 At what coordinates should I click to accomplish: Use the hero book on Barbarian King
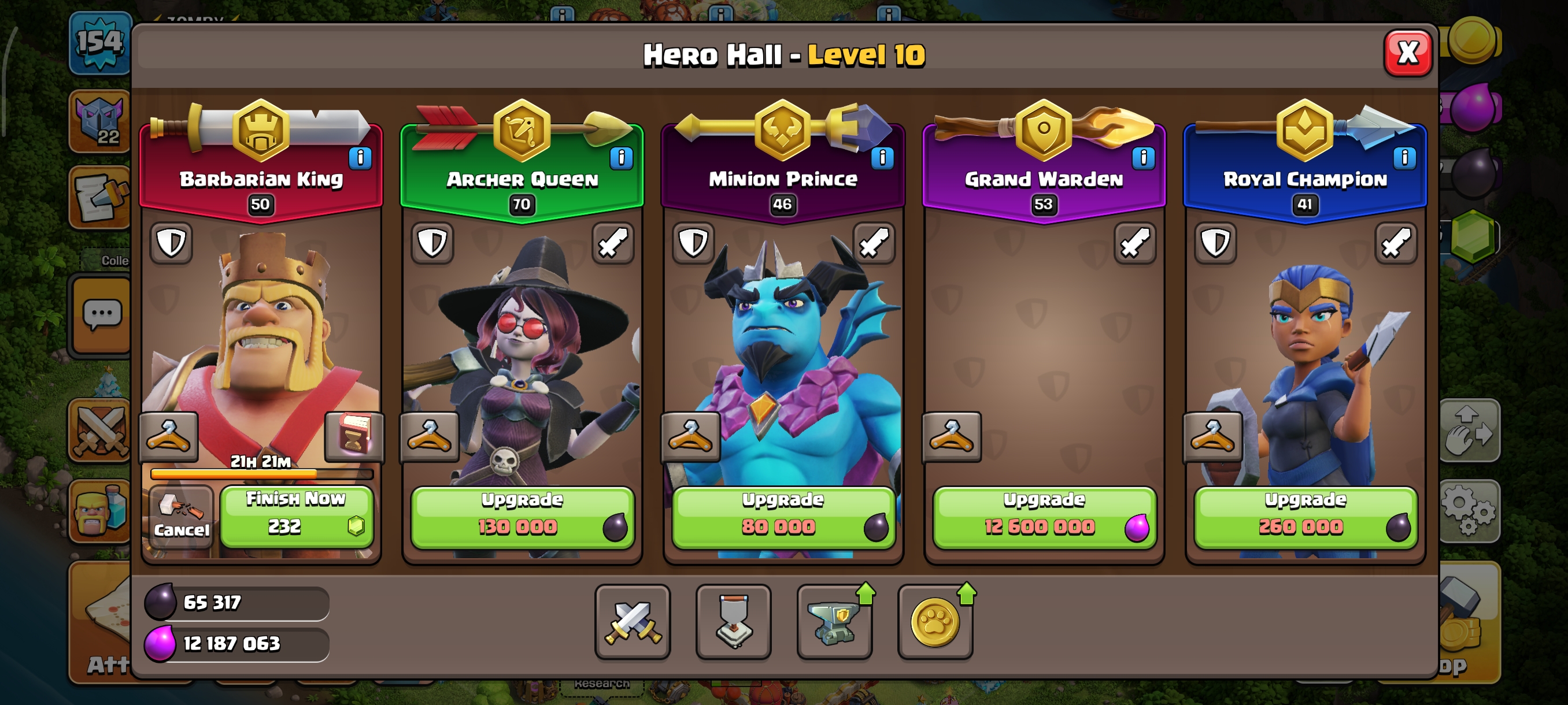pos(354,436)
